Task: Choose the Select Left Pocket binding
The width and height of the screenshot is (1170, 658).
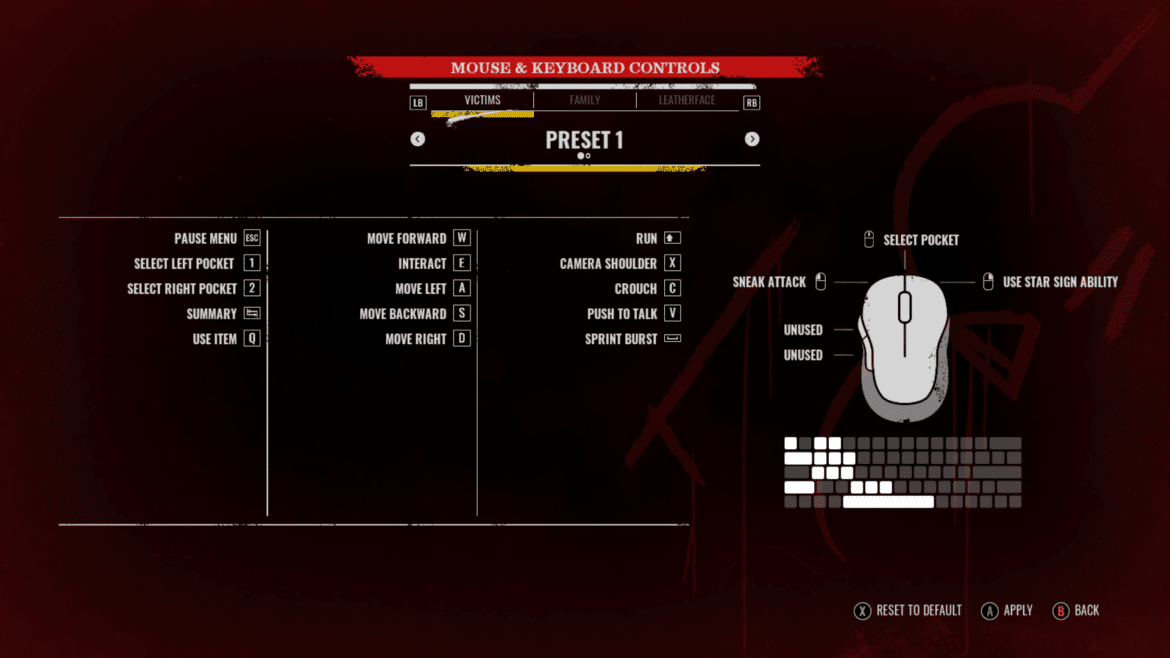Action: pyautogui.click(x=197, y=264)
